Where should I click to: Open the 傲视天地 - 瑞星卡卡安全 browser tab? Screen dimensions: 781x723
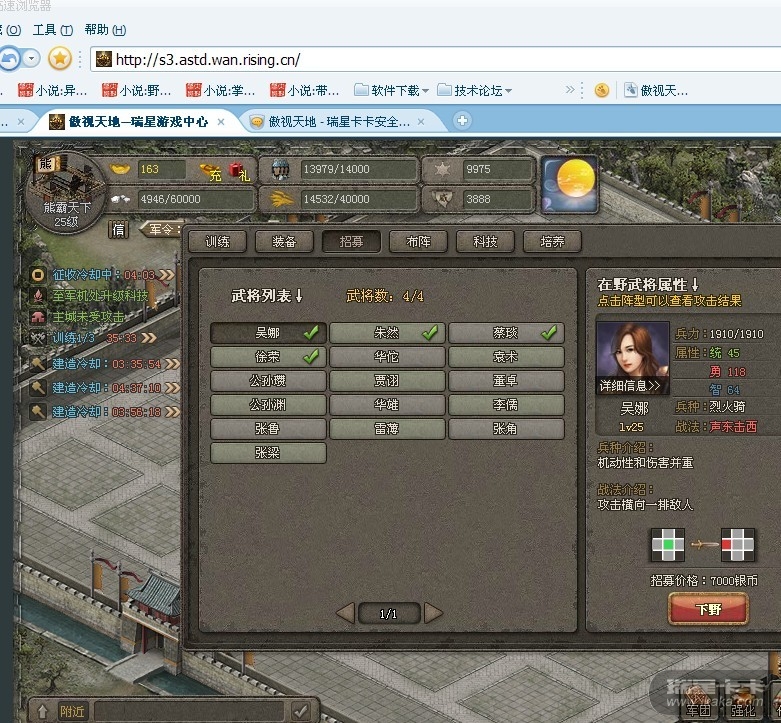(340, 121)
